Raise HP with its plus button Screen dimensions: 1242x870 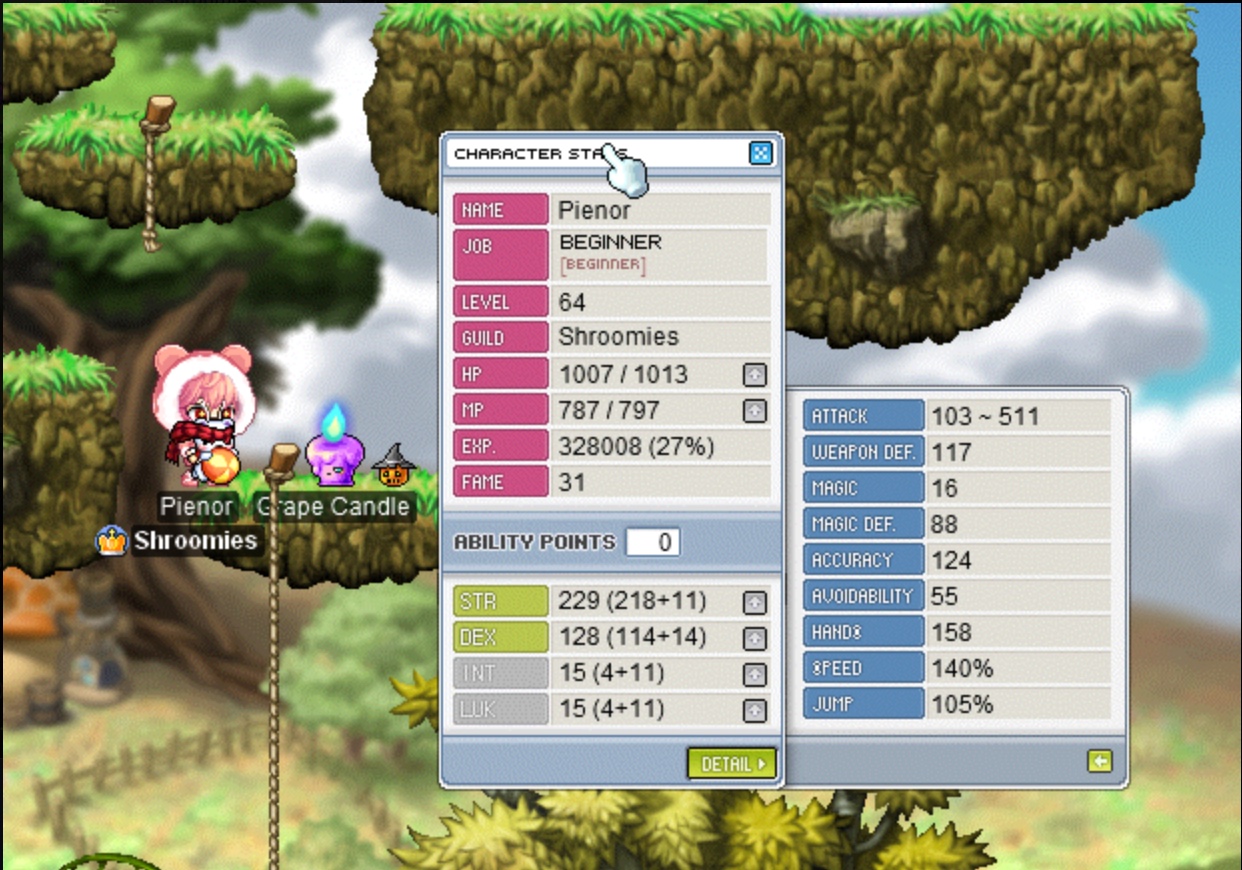pos(755,375)
